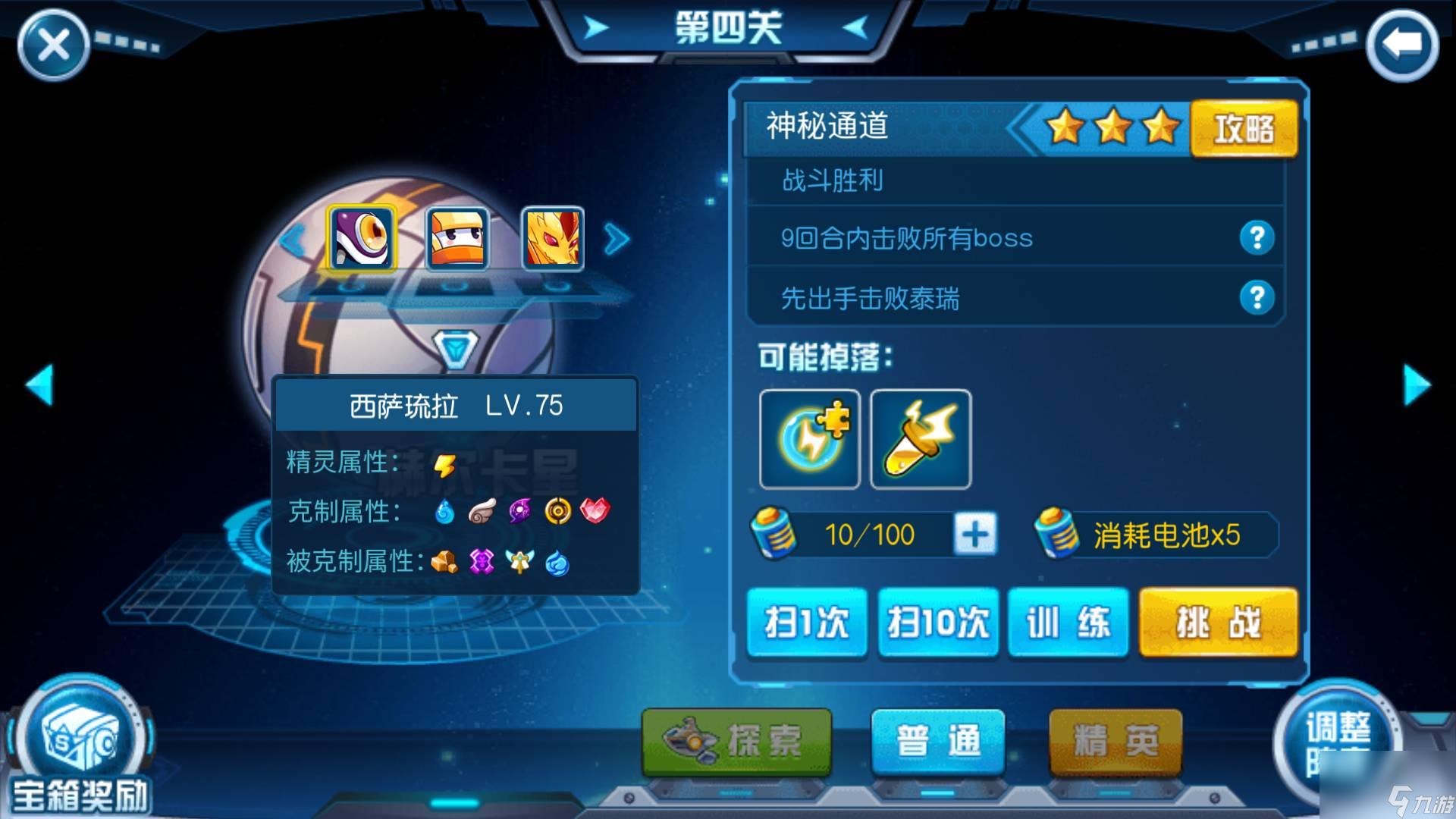Image resolution: width=1456 pixels, height=819 pixels.
Task: Open the energy puzzle drop item icon
Action: pyautogui.click(x=809, y=440)
